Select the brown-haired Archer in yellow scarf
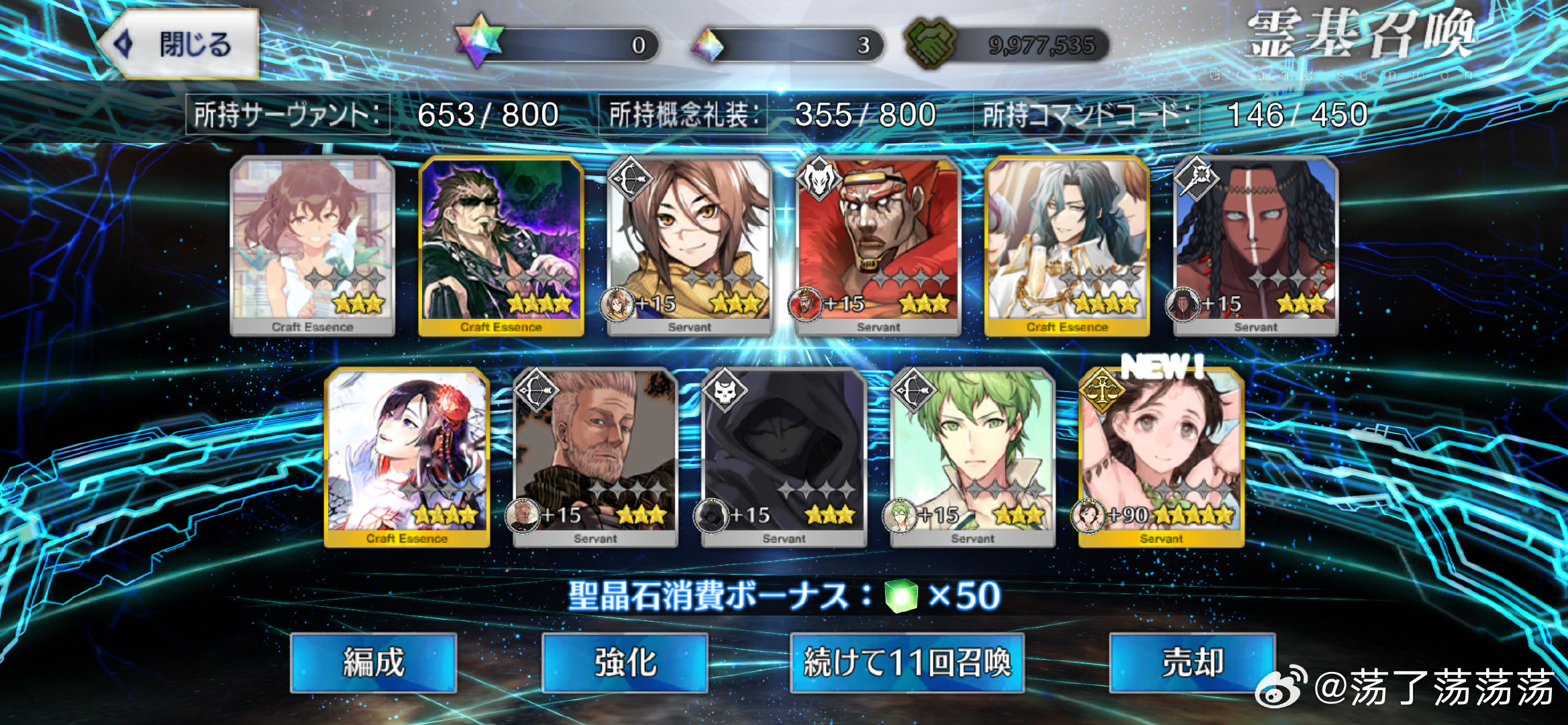The image size is (1568, 725). [689, 246]
